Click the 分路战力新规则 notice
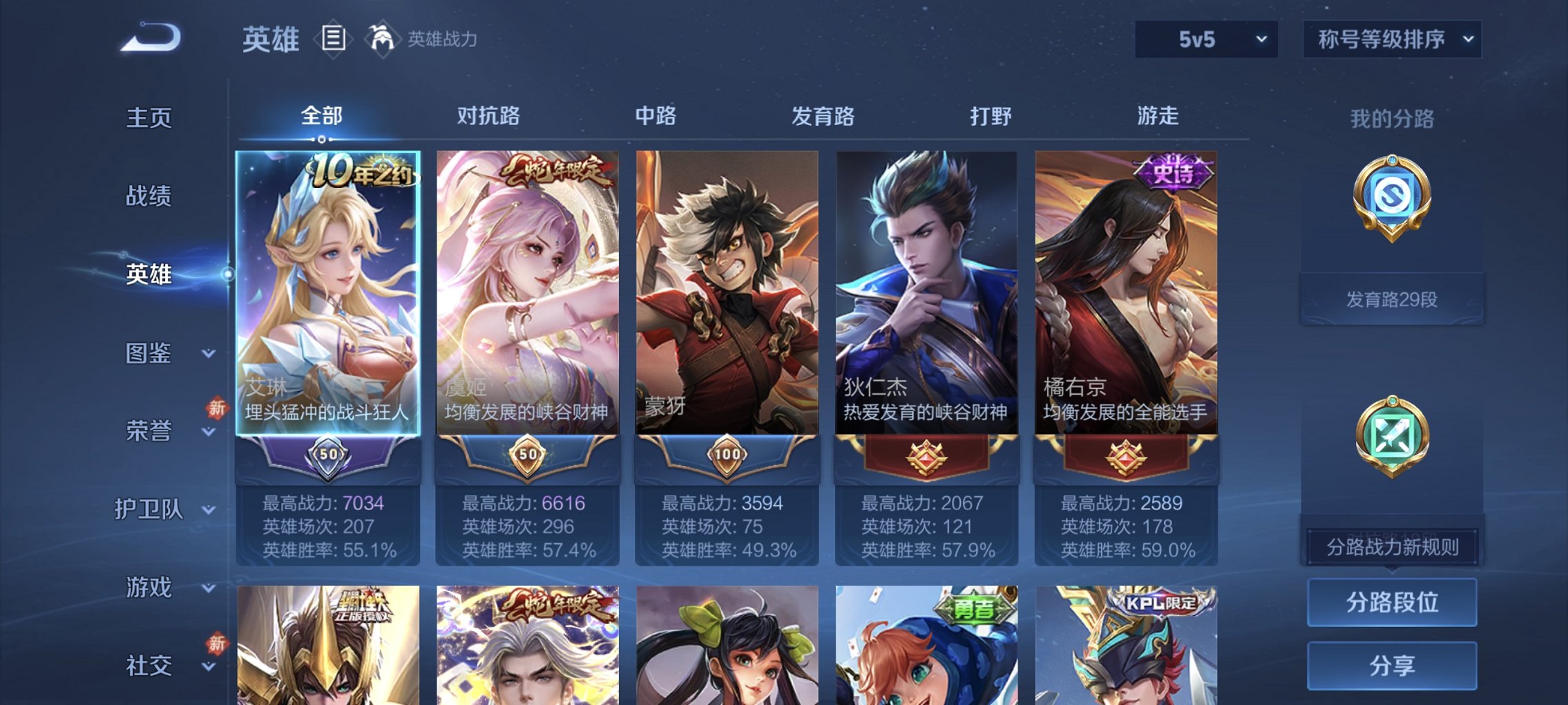Screen dimensions: 1568x705 1393,545
